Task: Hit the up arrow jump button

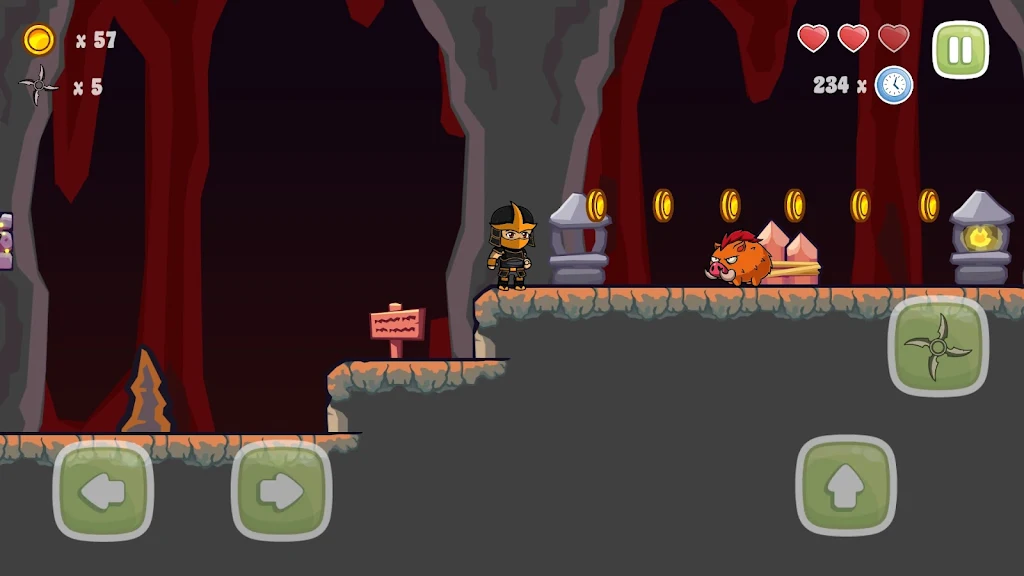Action: click(846, 486)
